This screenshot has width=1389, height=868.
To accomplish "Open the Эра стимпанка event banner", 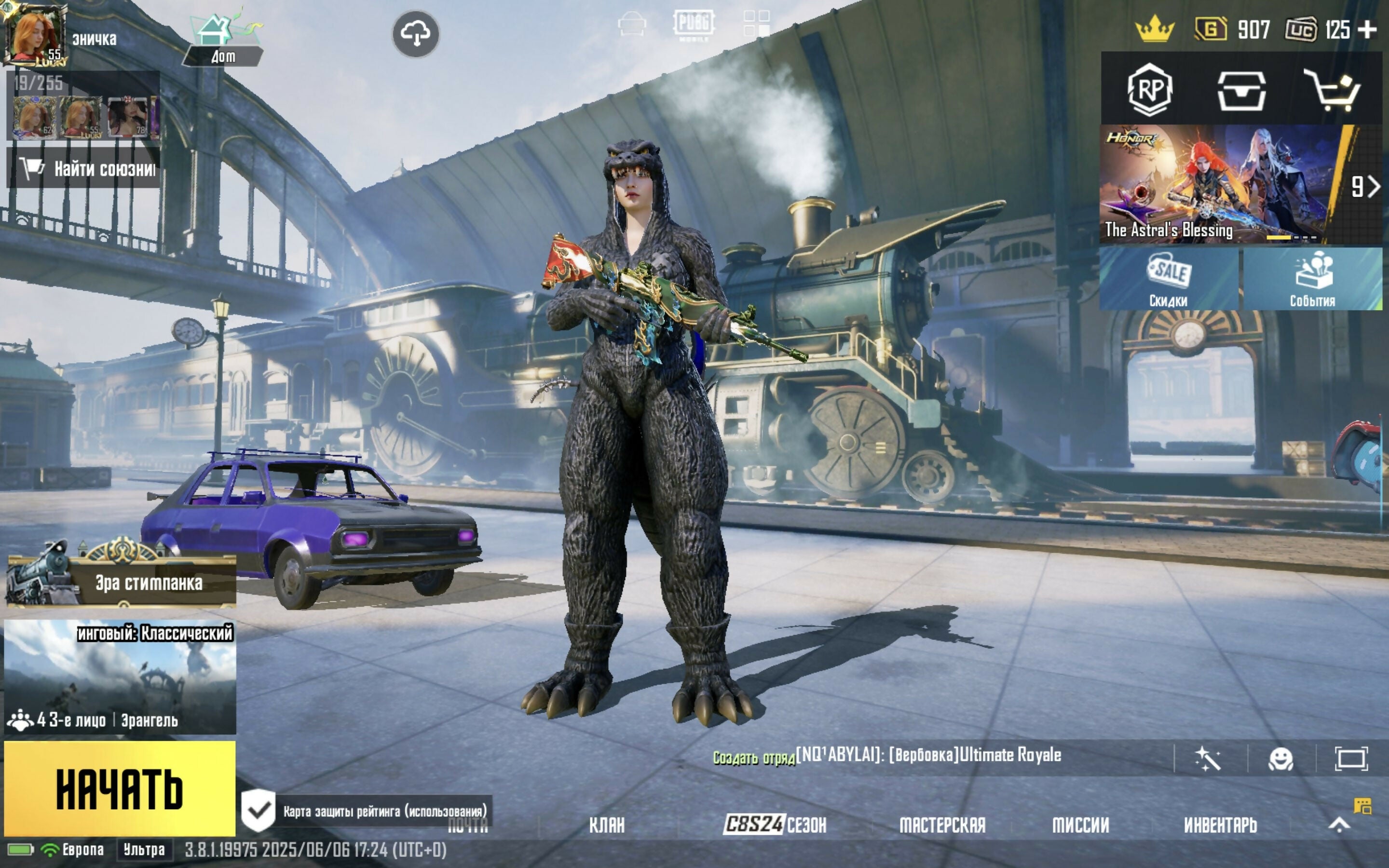I will coord(122,581).
